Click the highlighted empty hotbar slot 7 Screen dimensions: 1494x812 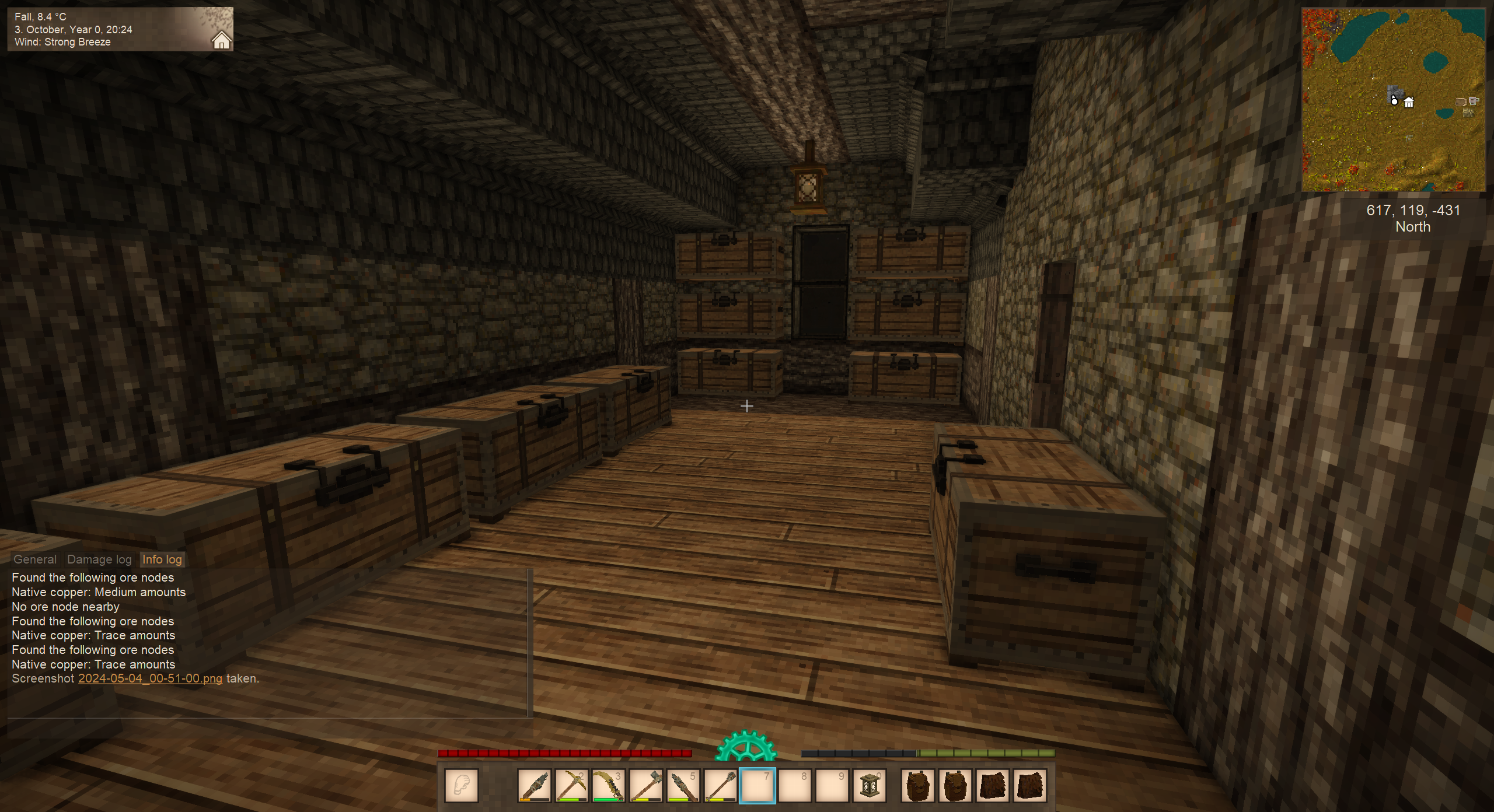coord(758,786)
